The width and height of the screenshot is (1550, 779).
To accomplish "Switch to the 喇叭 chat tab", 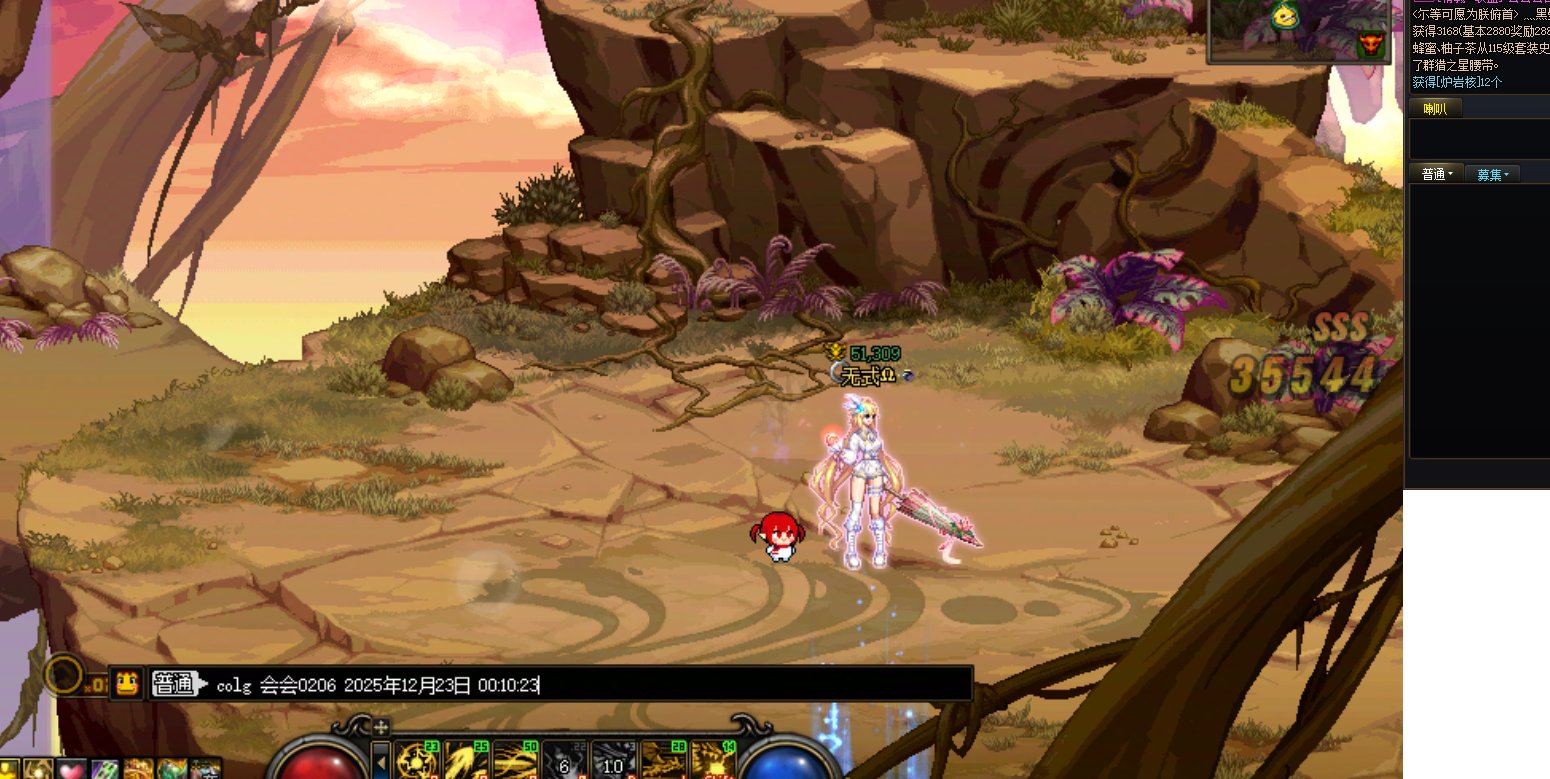I will (1435, 109).
